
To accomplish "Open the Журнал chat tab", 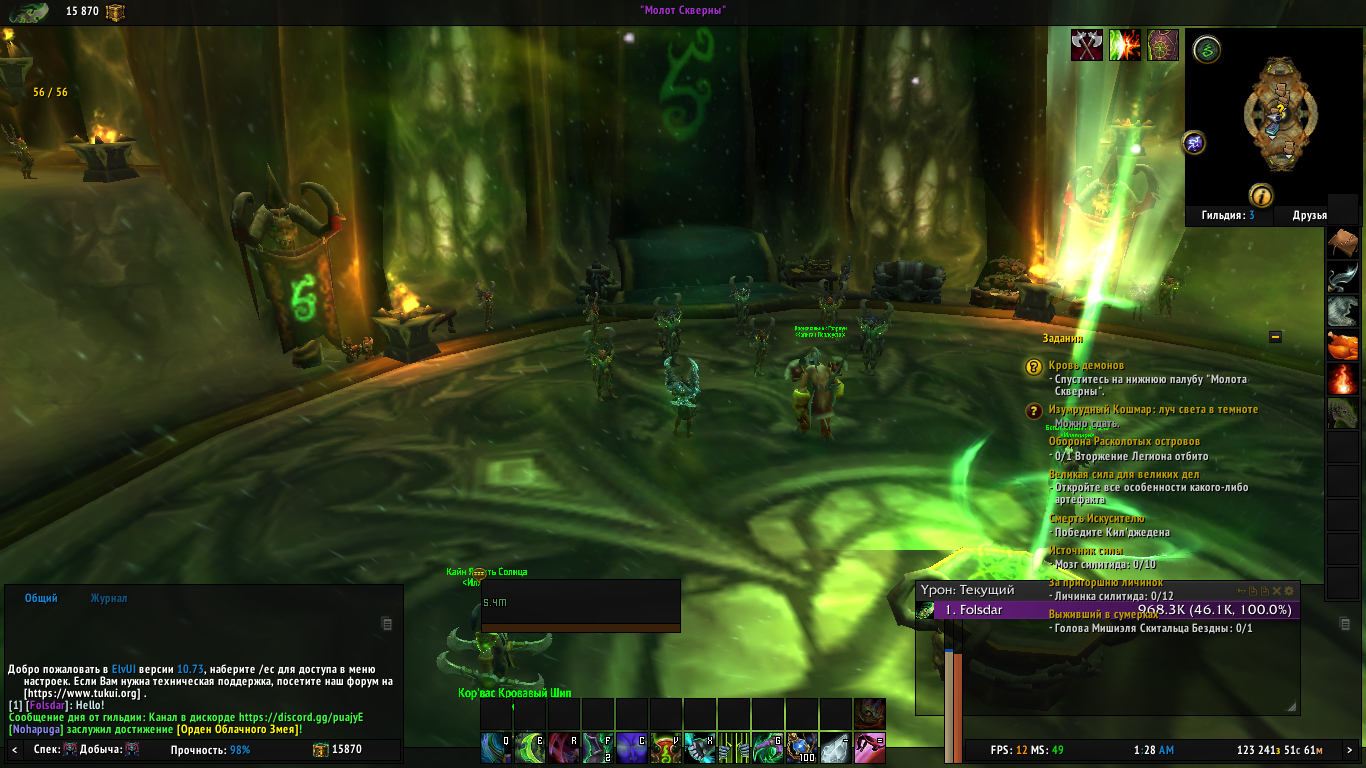I will point(108,598).
